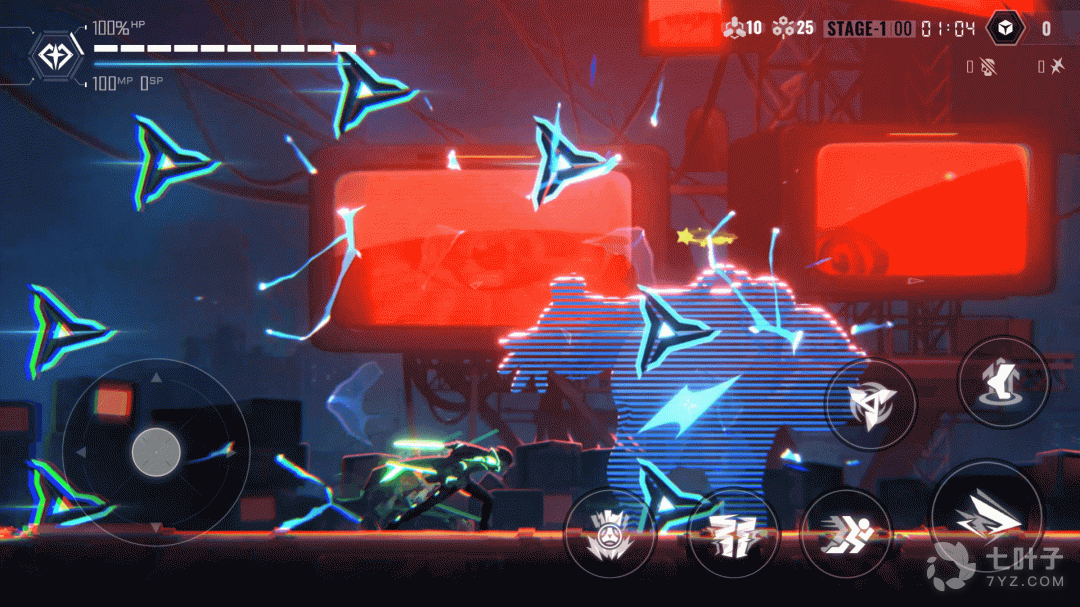The height and width of the screenshot is (607, 1080).
Task: Tap the main slash attack button
Action: pos(987,516)
